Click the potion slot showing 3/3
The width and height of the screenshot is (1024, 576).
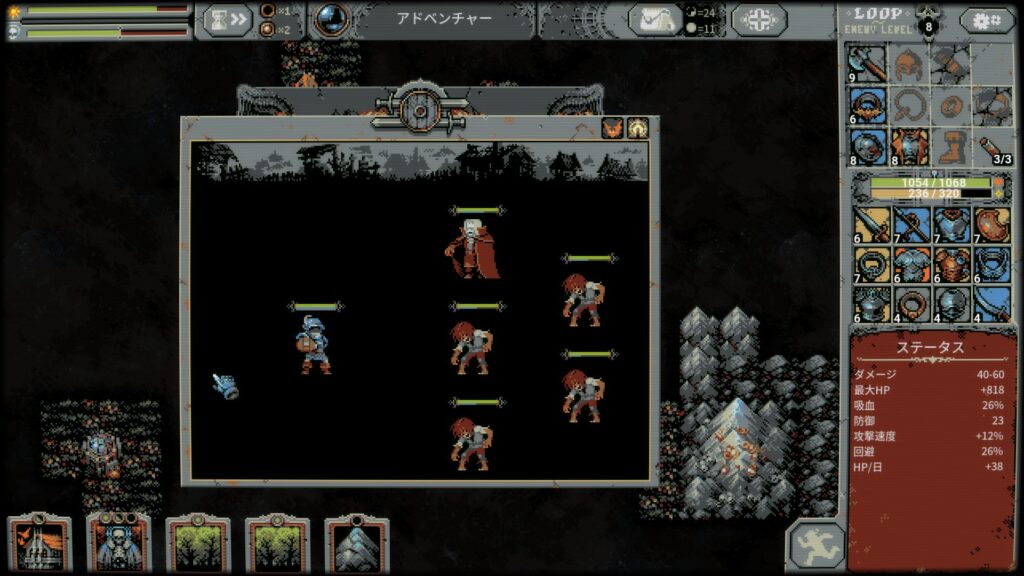point(991,146)
